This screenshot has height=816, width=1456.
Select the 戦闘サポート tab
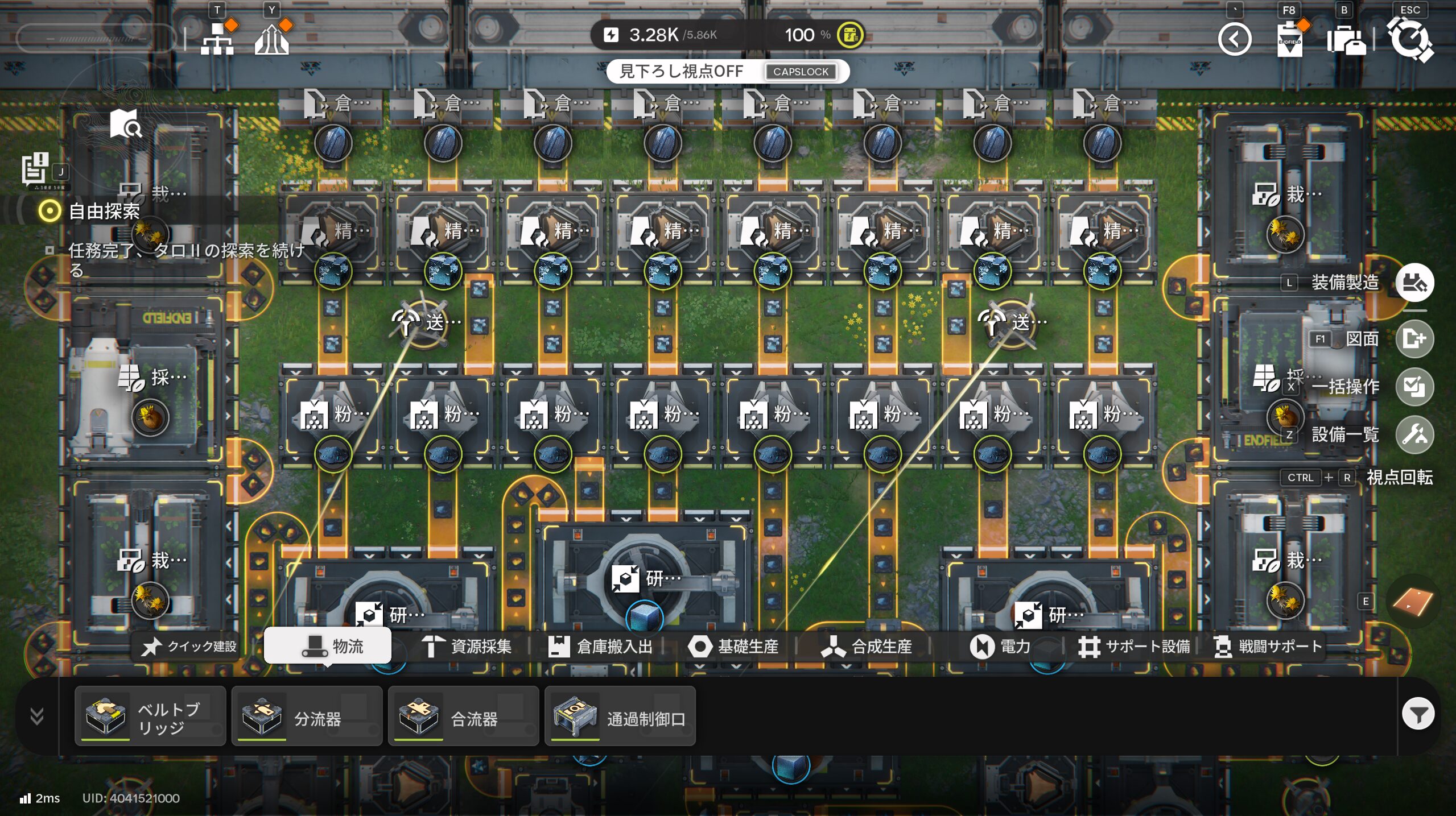pos(1268,647)
